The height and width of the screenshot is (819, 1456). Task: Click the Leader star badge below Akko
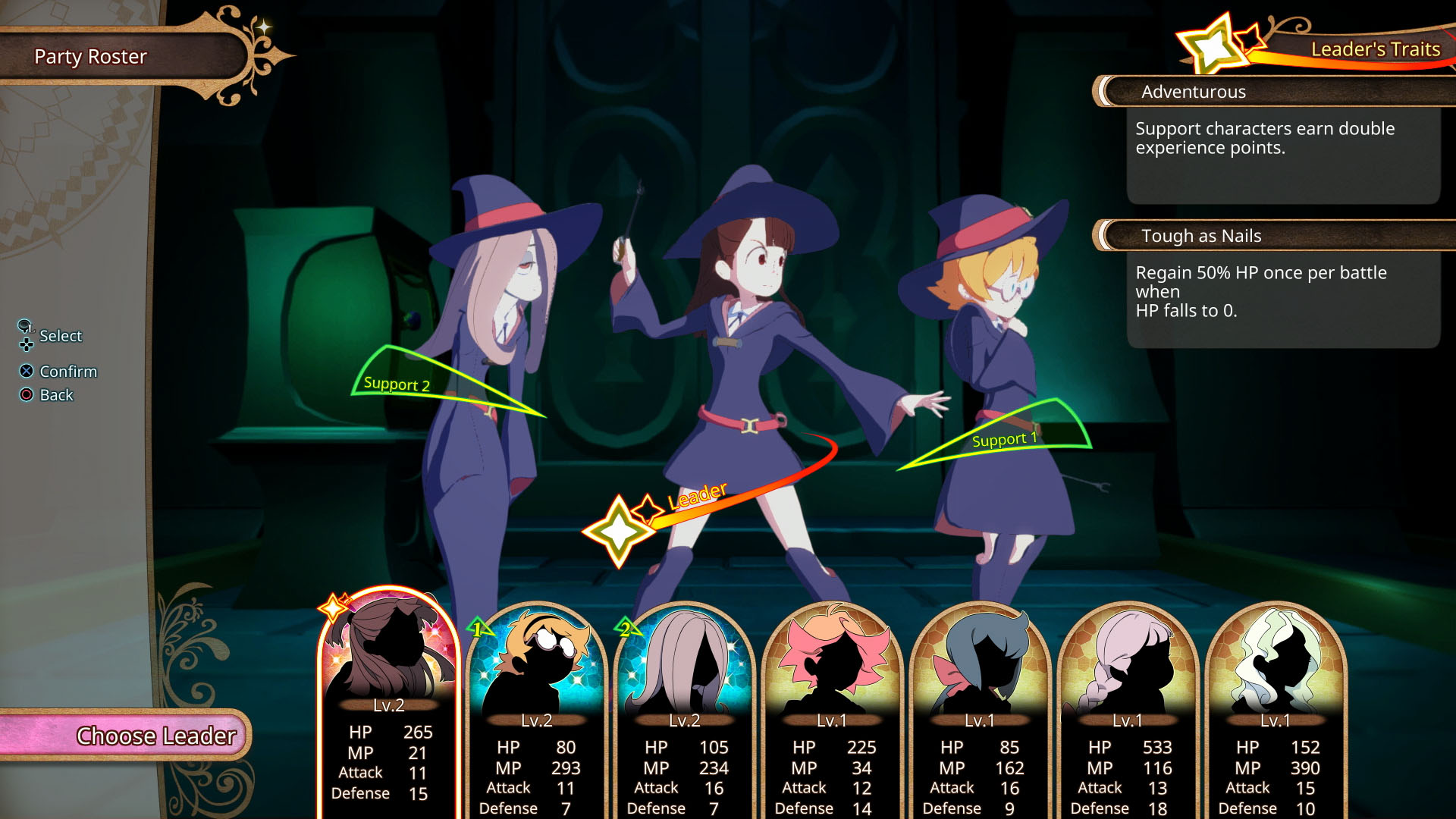(x=620, y=529)
